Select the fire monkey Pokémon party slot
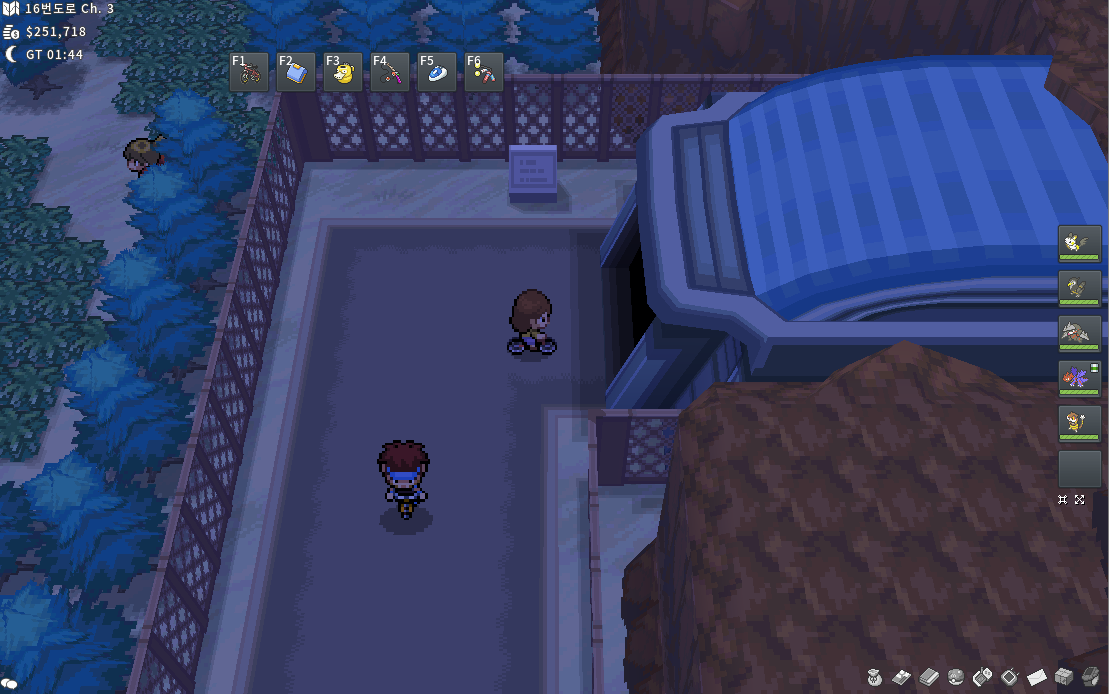The width and height of the screenshot is (1110, 694). point(1079,423)
